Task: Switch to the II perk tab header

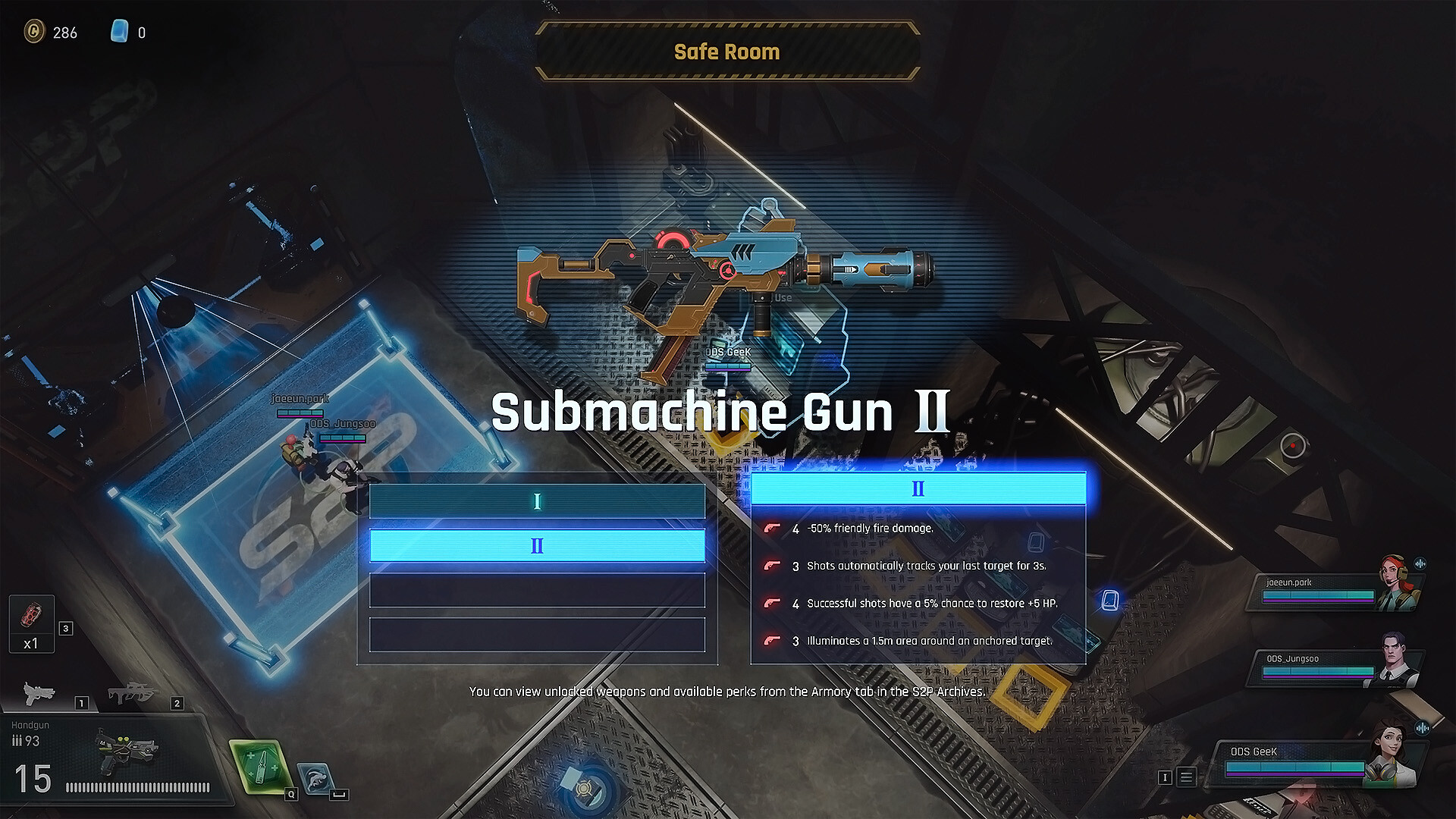Action: 918,488
